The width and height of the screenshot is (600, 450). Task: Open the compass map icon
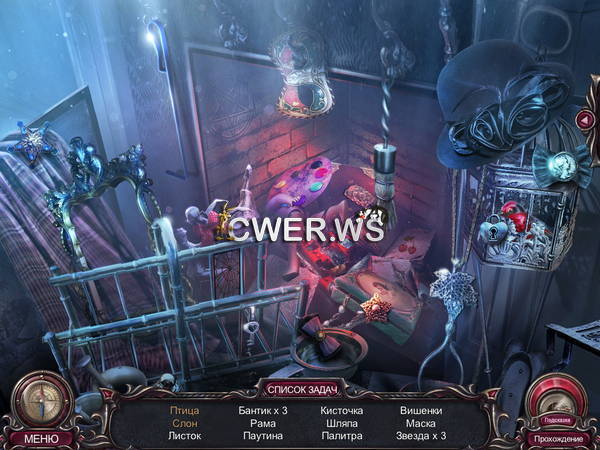[41, 400]
